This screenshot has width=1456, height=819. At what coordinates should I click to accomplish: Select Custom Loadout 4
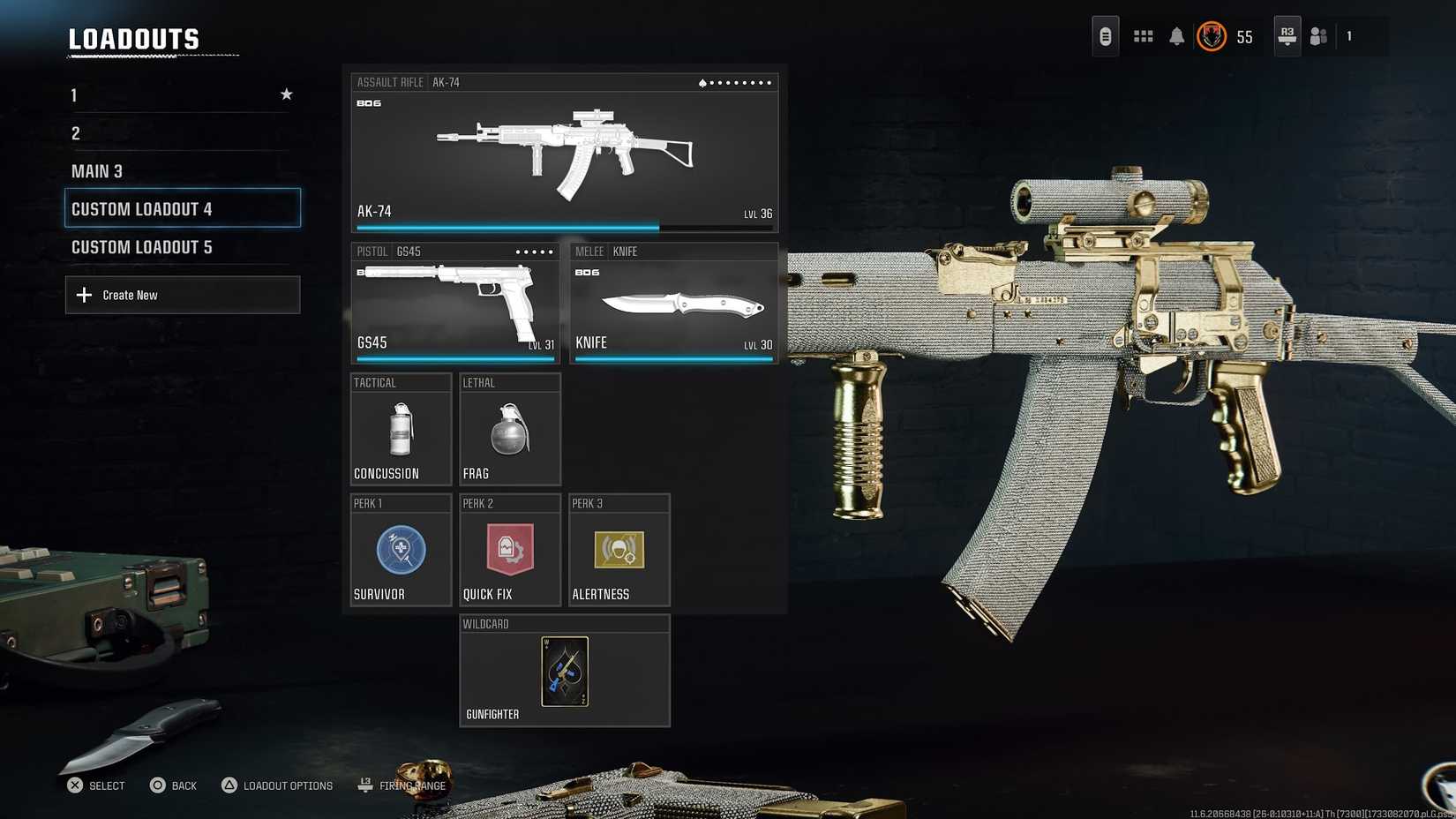pyautogui.click(x=183, y=208)
